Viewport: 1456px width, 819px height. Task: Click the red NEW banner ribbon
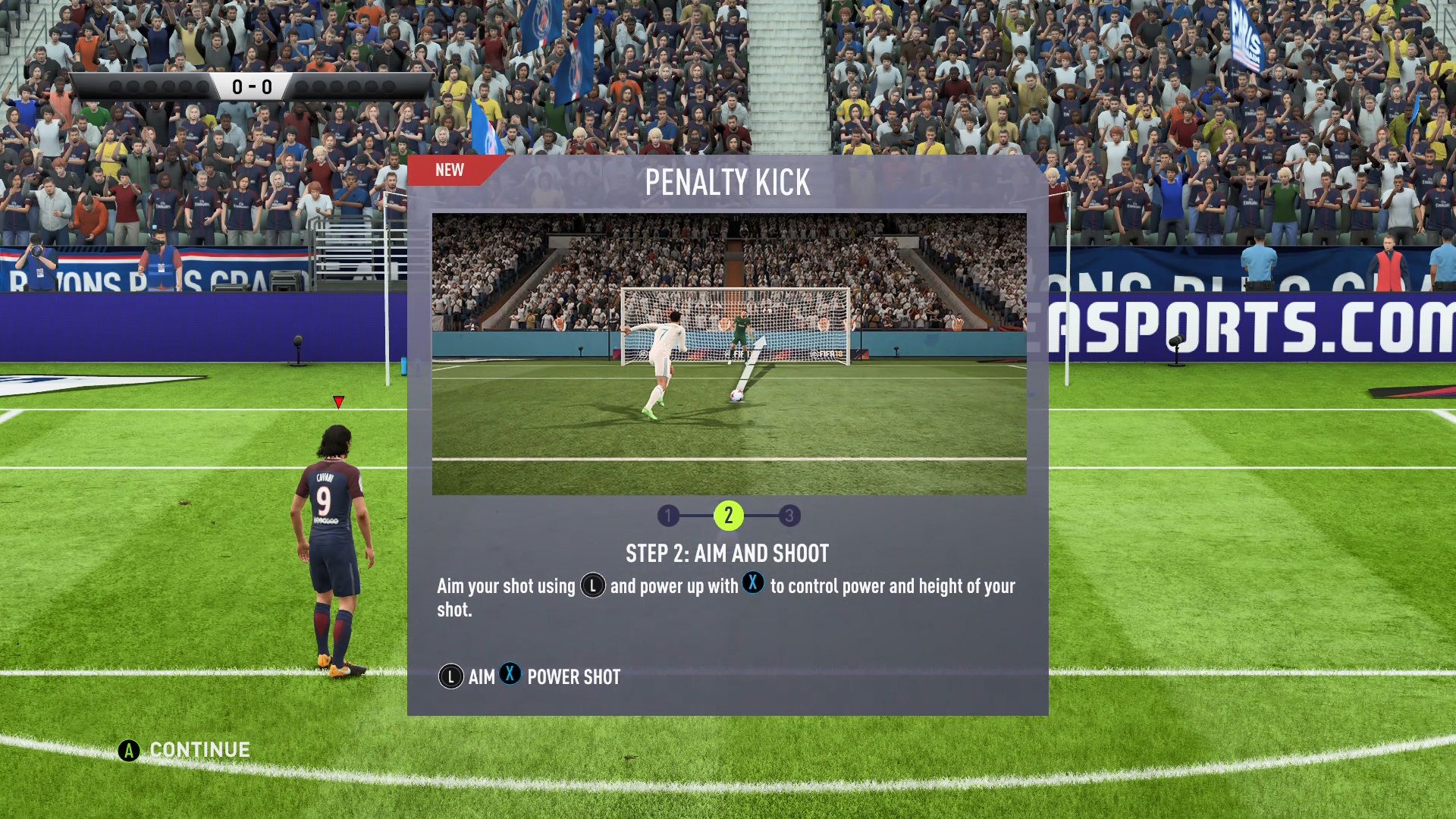(448, 170)
